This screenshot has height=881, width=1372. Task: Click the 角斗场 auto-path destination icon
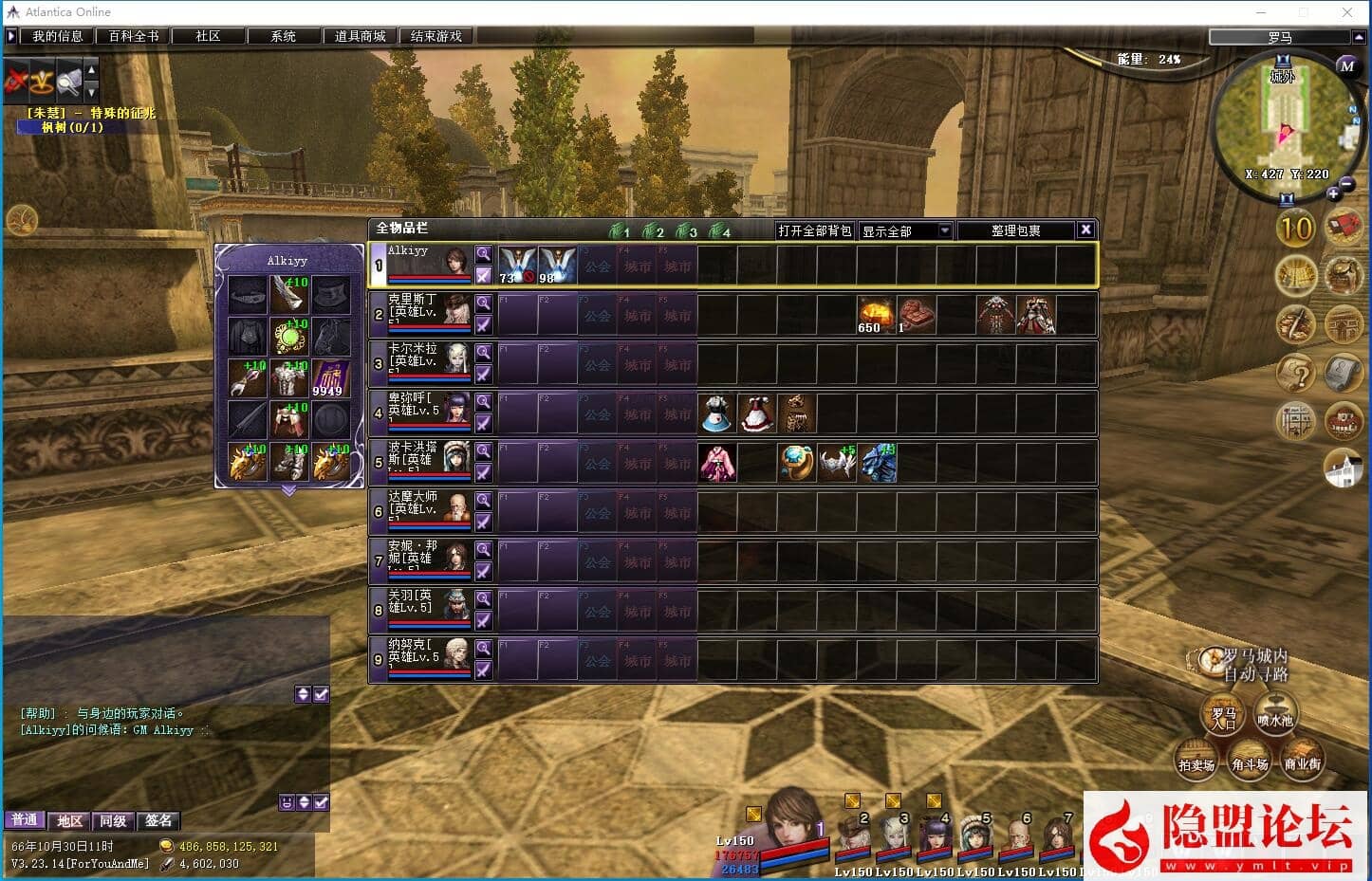point(1250,760)
